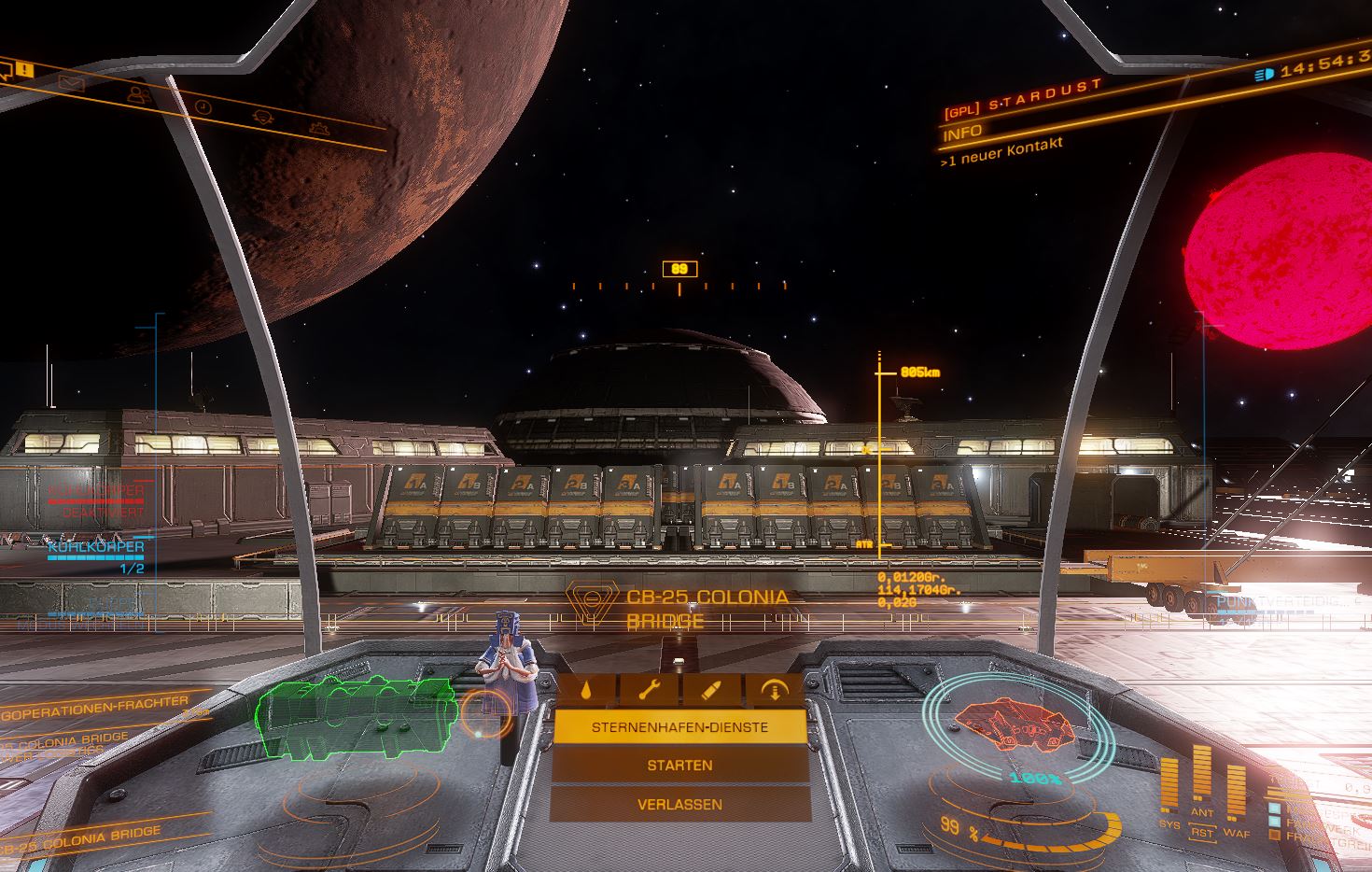Click the hangar down-arrow icon

click(774, 690)
